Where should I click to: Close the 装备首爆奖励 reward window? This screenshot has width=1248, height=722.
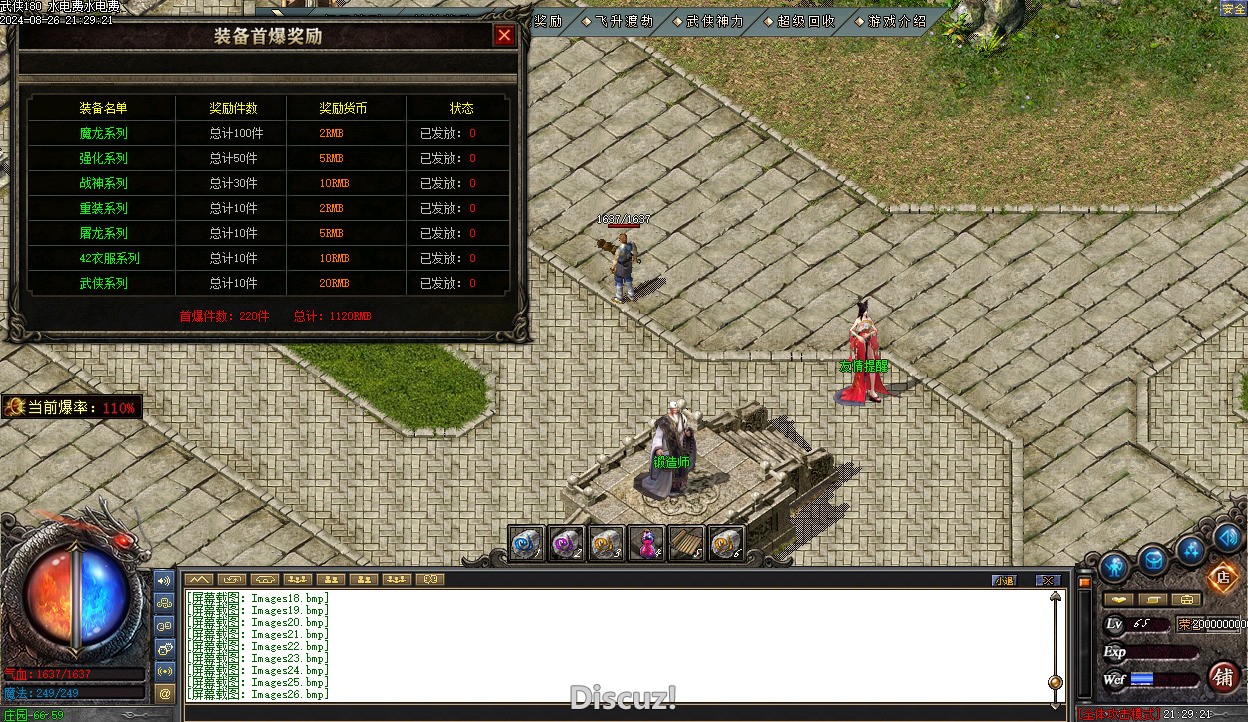click(504, 36)
